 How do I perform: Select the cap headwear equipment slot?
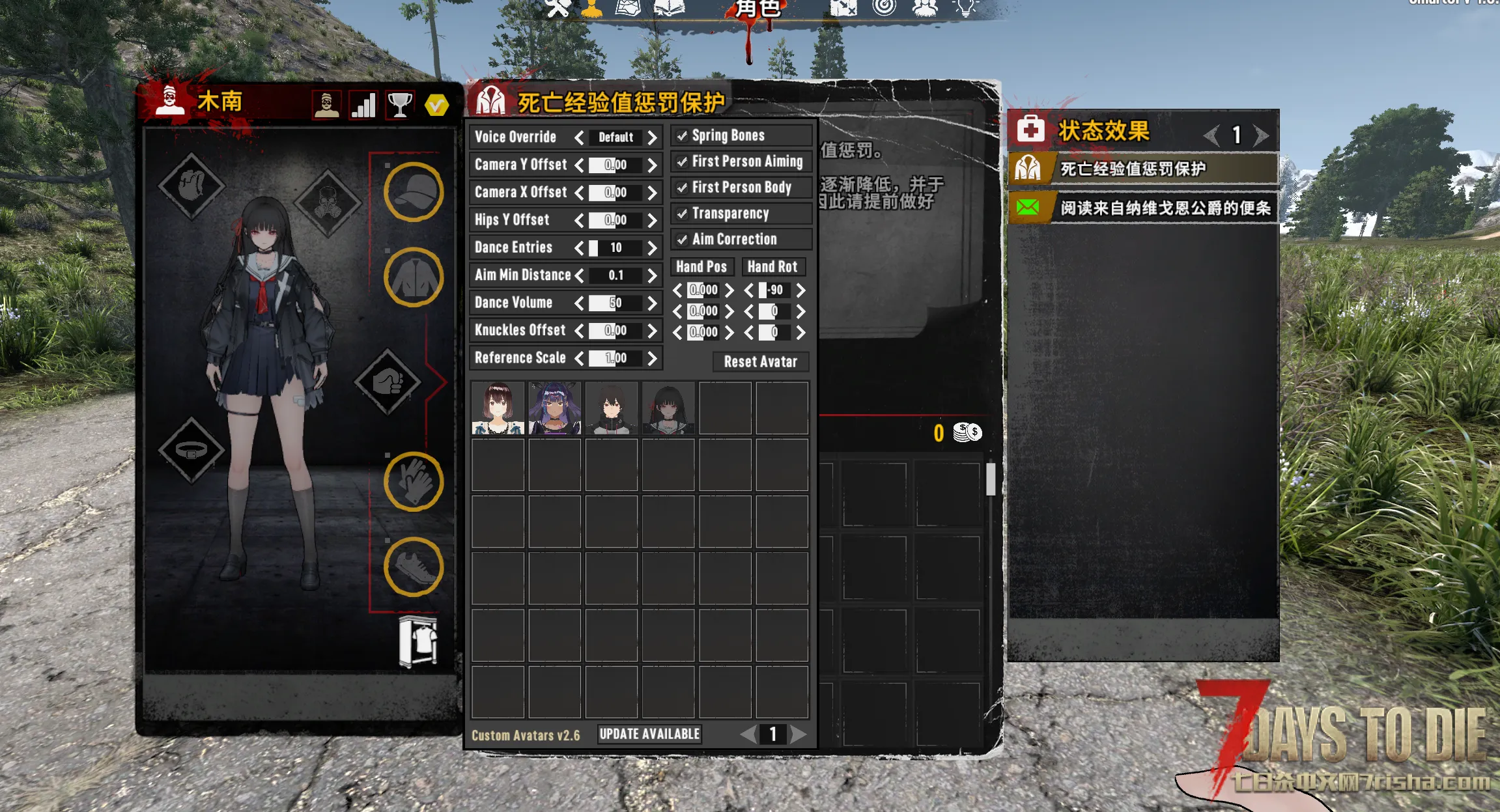(414, 192)
